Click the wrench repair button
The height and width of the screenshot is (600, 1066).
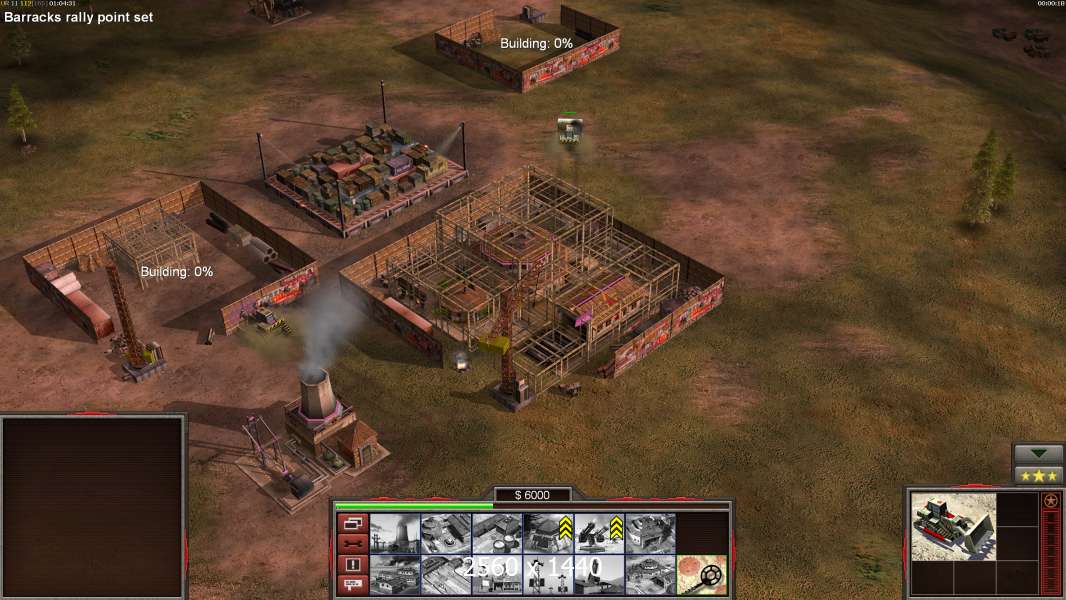pos(351,543)
